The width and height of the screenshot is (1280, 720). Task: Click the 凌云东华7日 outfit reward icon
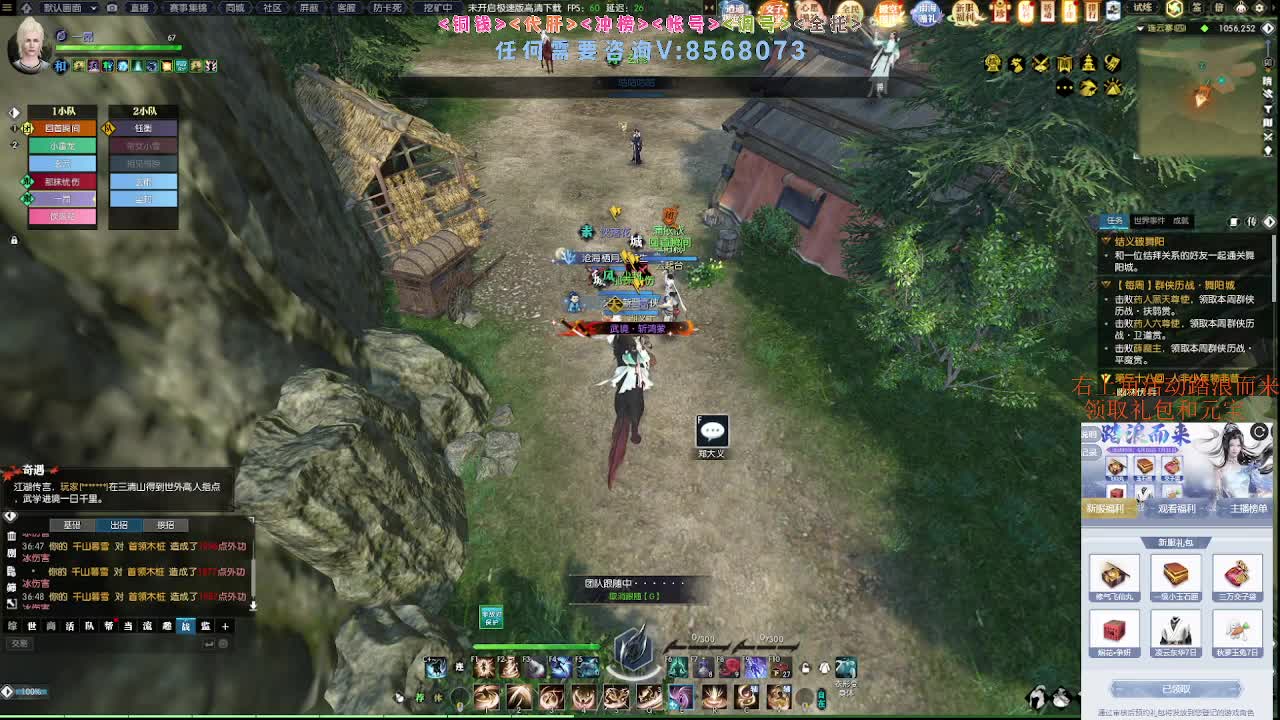pyautogui.click(x=1174, y=632)
